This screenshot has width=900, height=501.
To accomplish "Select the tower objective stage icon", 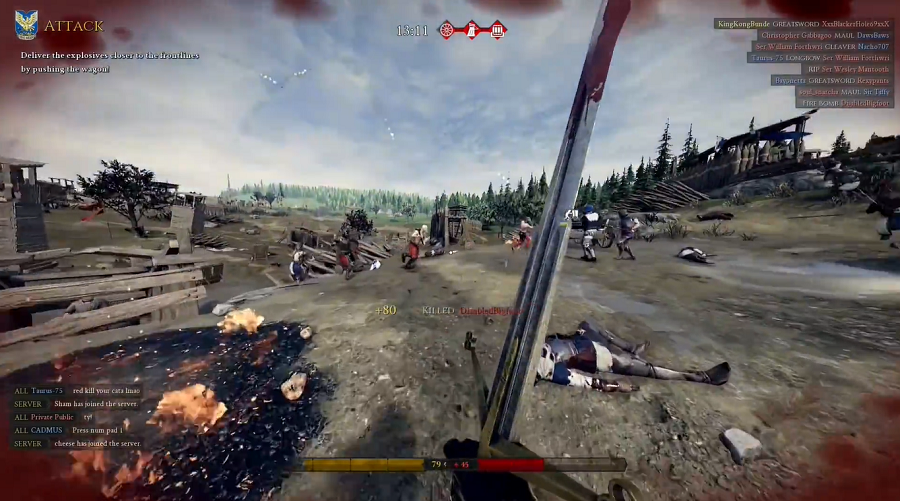I will coord(472,30).
